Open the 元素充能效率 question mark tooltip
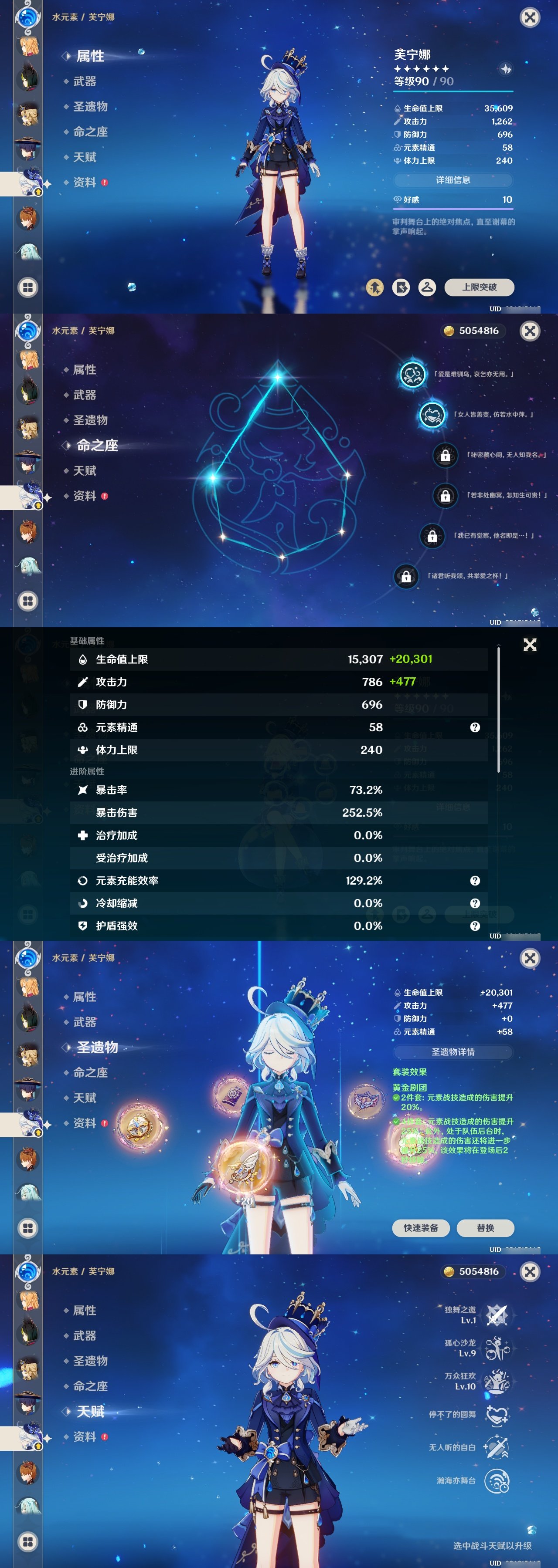Screen dimensions: 558x1568 473,881
